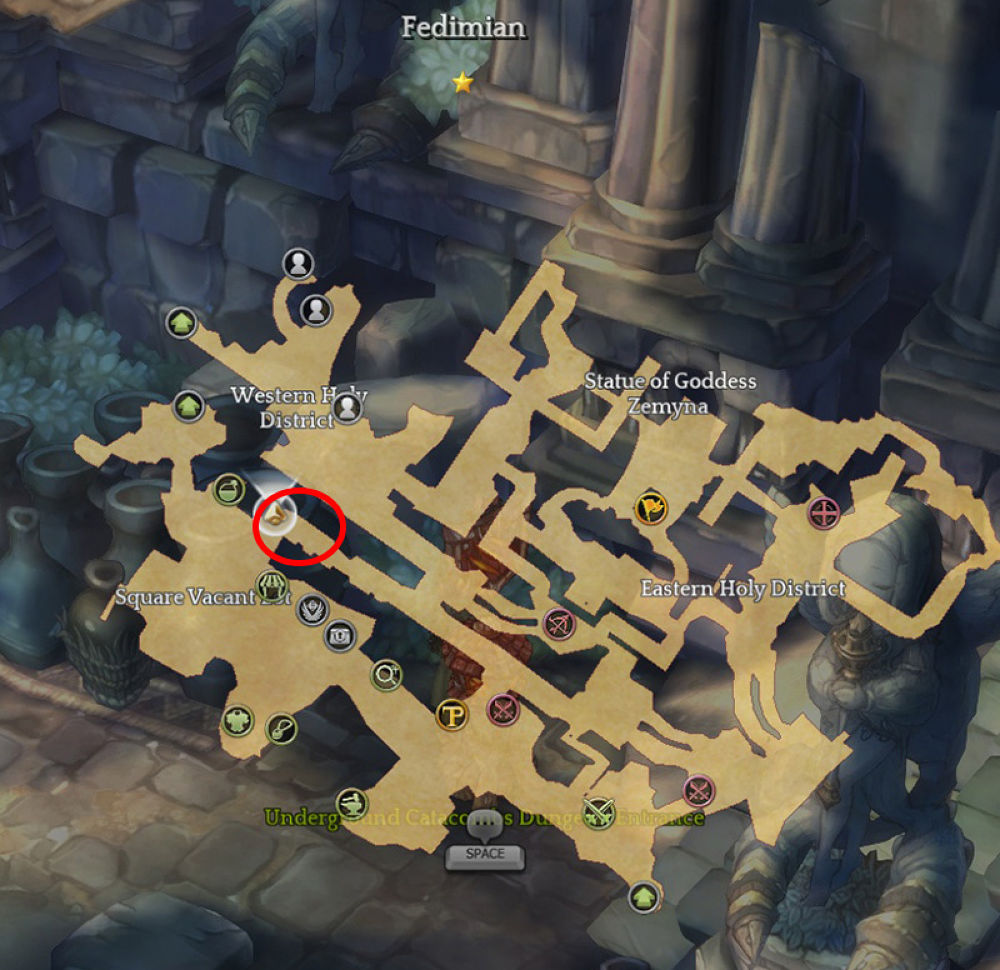Click the green necklace accessory marker
The image size is (1000, 970).
tap(282, 729)
